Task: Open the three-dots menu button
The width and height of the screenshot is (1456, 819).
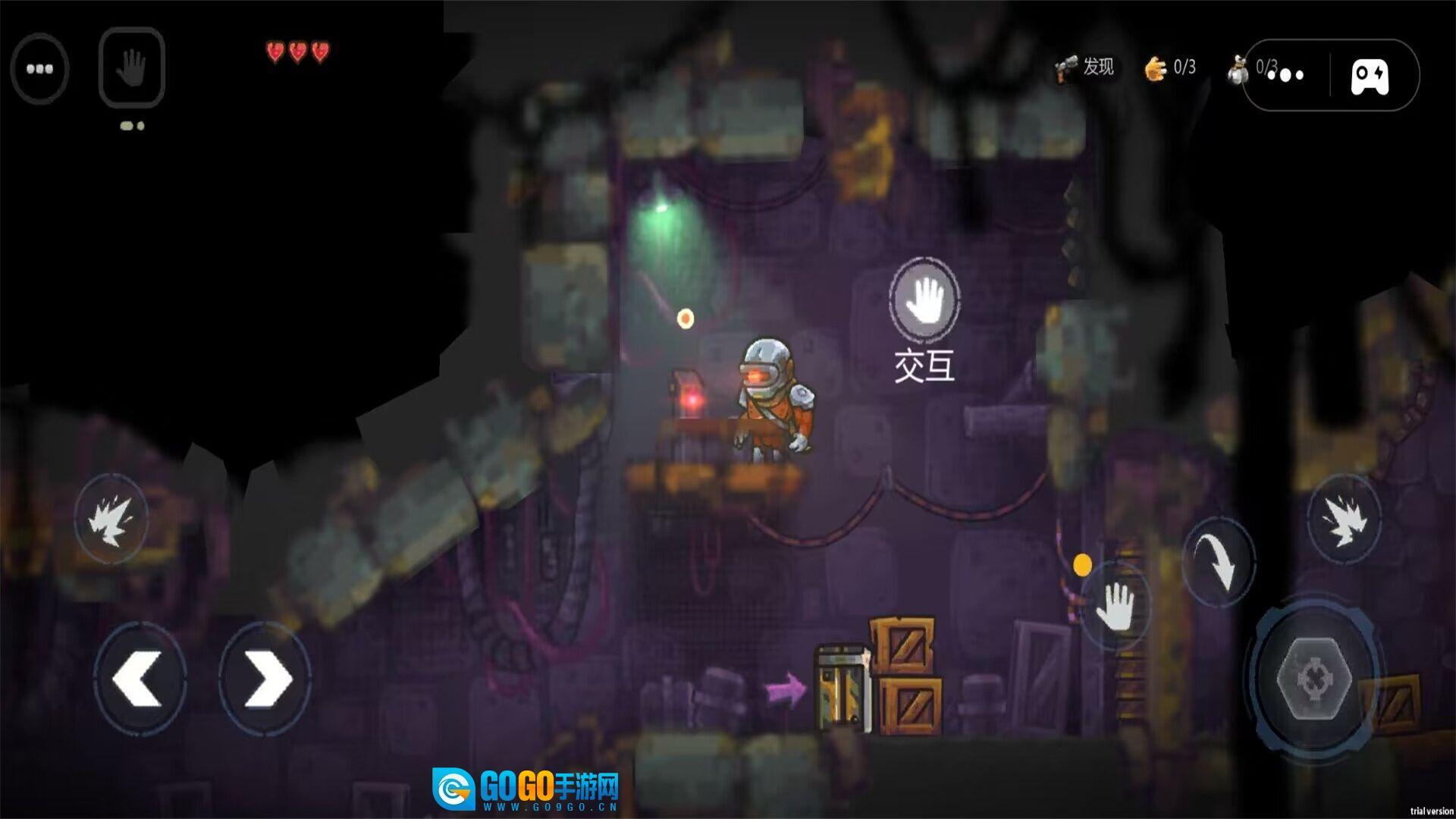Action: pyautogui.click(x=39, y=68)
